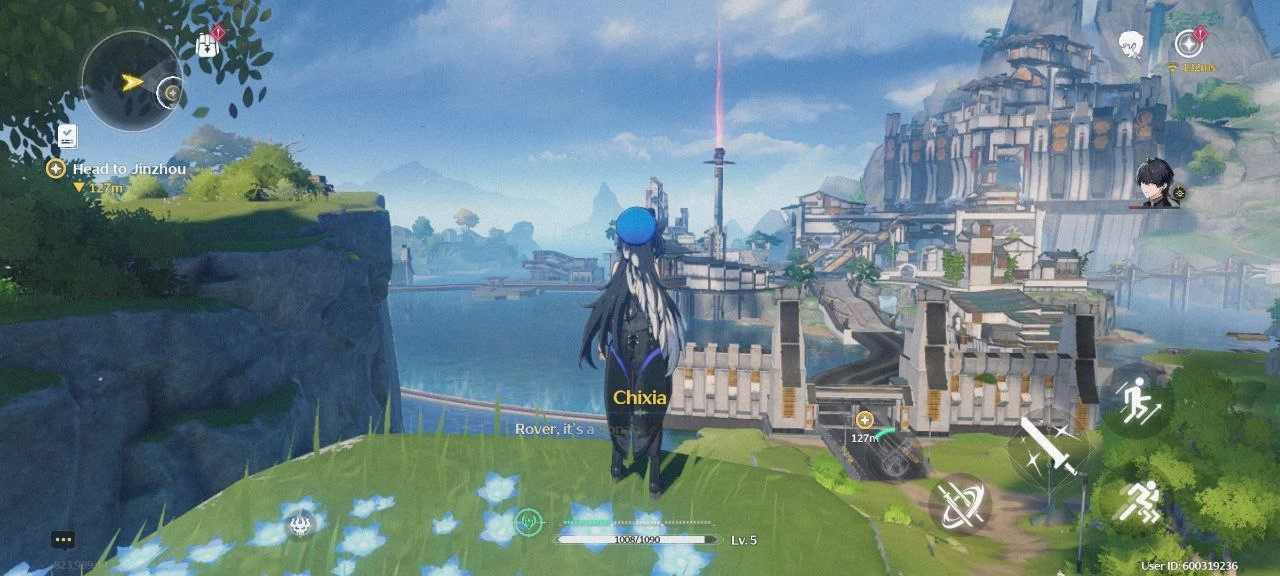Open the quest list checklist icon
1280x576 pixels.
click(67, 135)
